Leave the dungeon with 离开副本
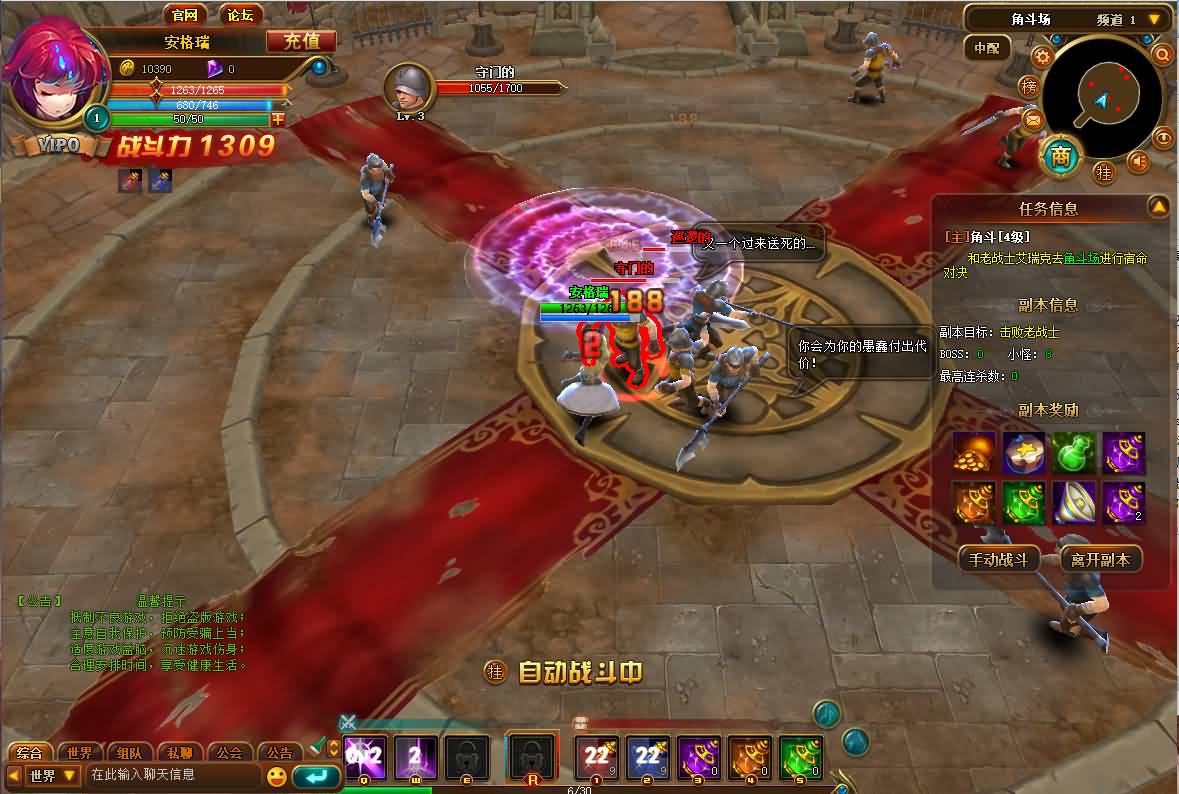Screen dimensions: 1179x794 click(1100, 560)
